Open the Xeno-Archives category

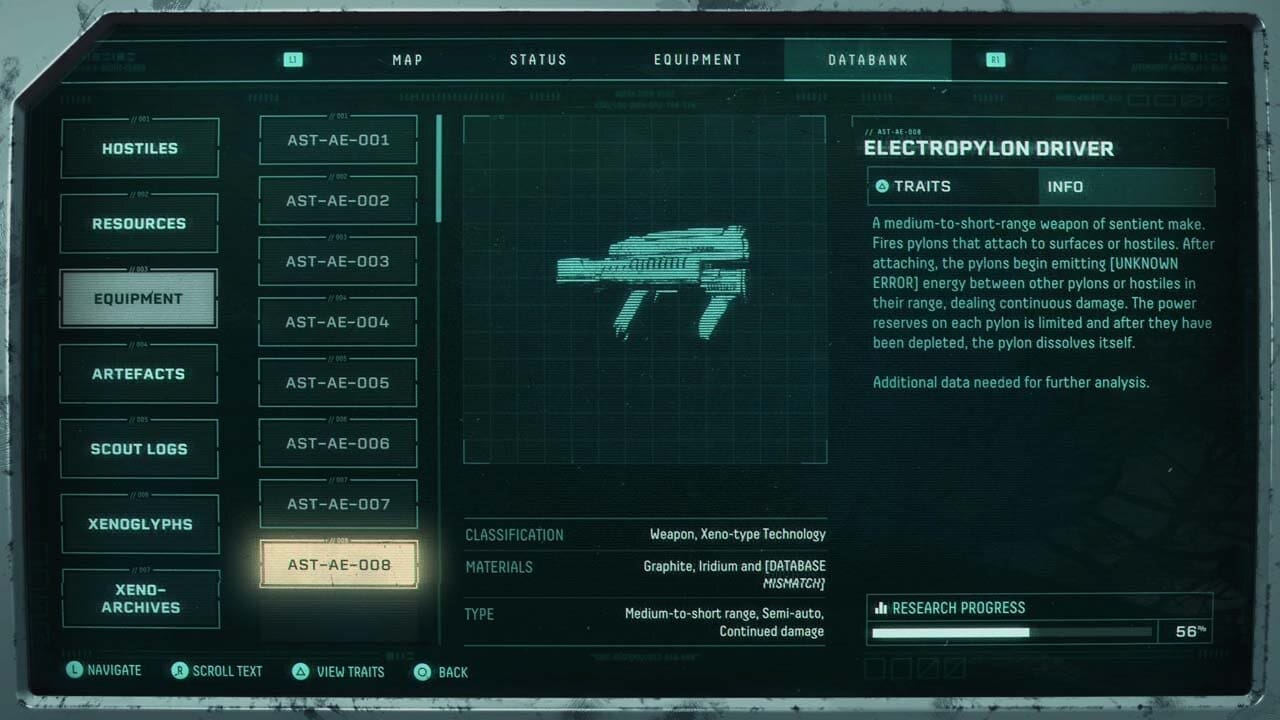(x=139, y=598)
